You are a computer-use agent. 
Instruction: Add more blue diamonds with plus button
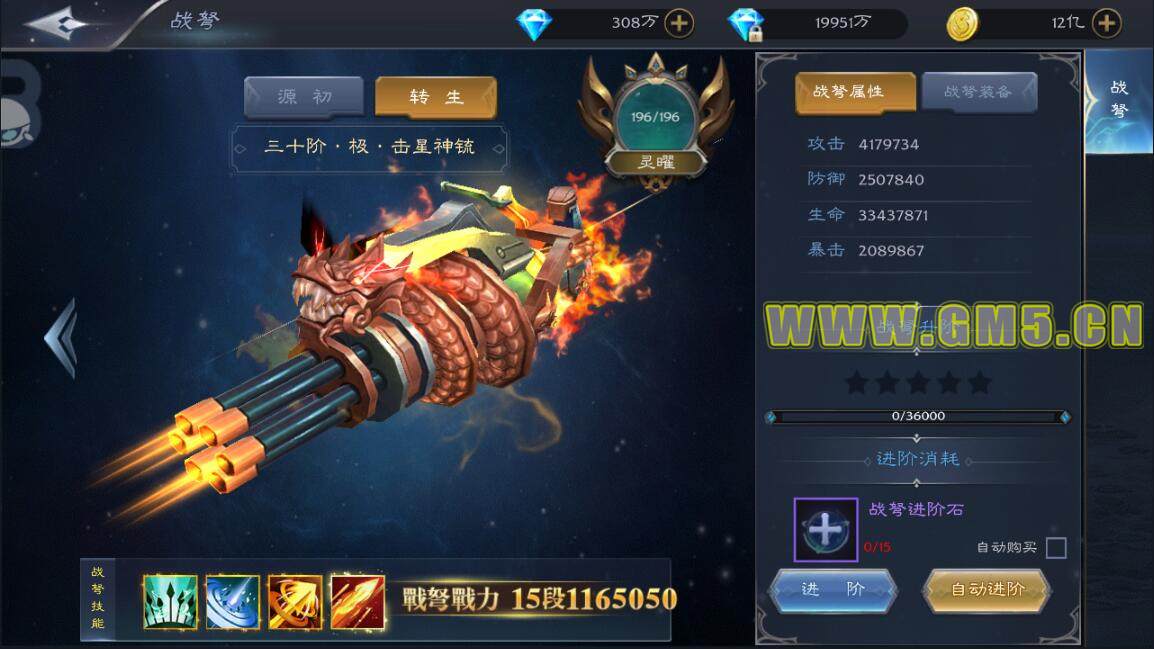[x=679, y=23]
